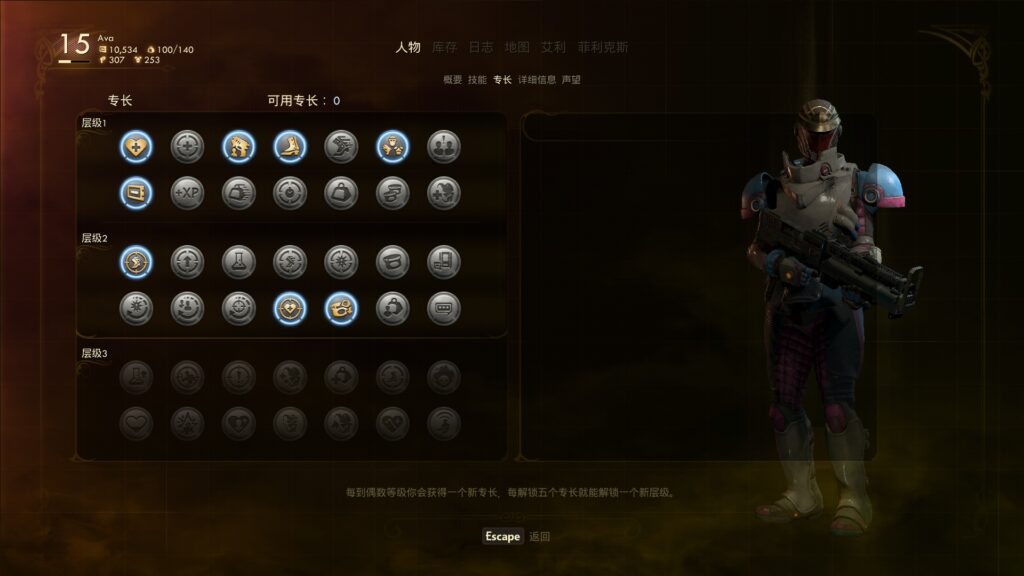Select the grey up-arrow crosshair perk
This screenshot has width=1024, height=576.
pos(187,262)
